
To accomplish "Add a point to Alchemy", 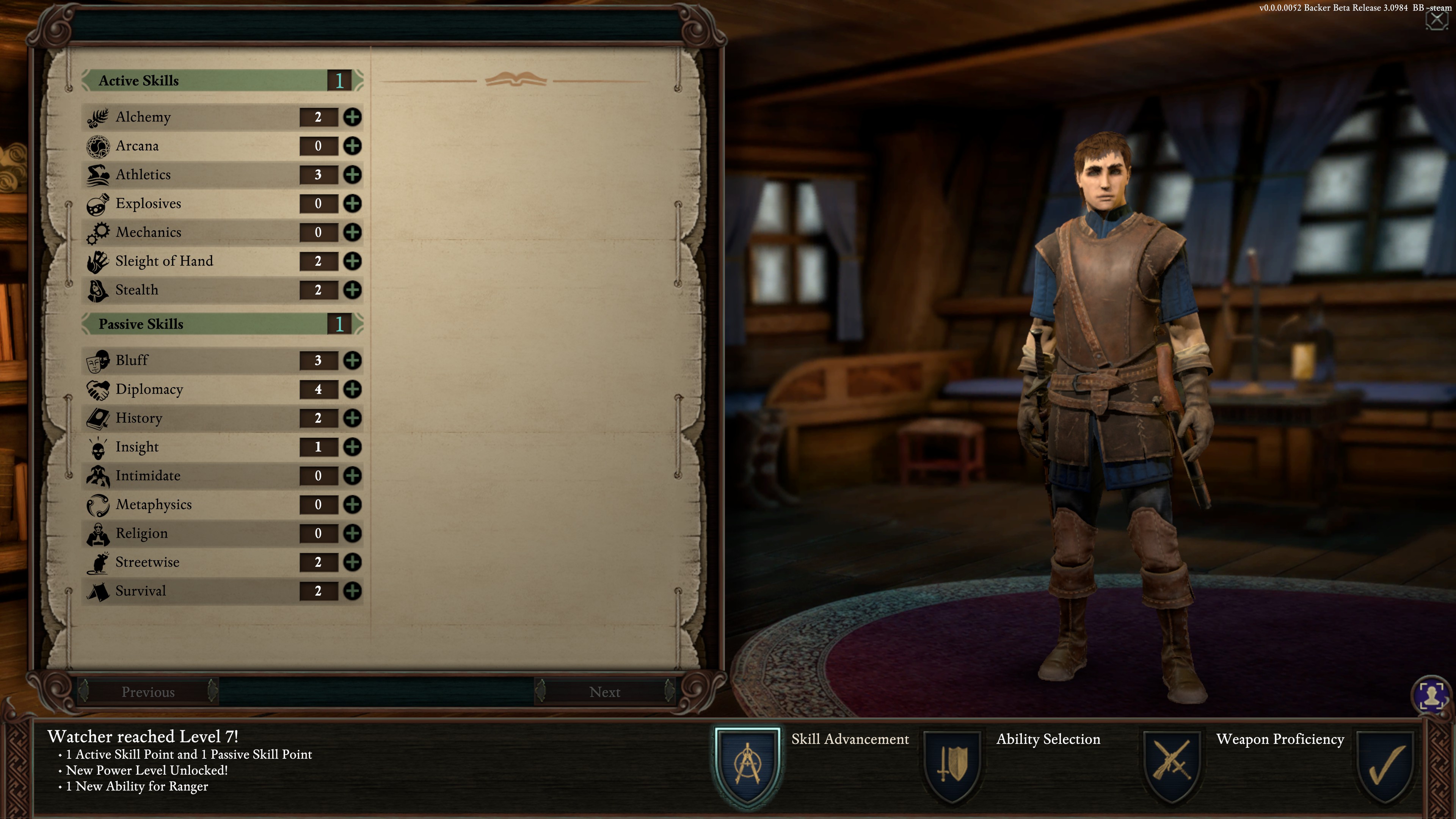I will [352, 117].
